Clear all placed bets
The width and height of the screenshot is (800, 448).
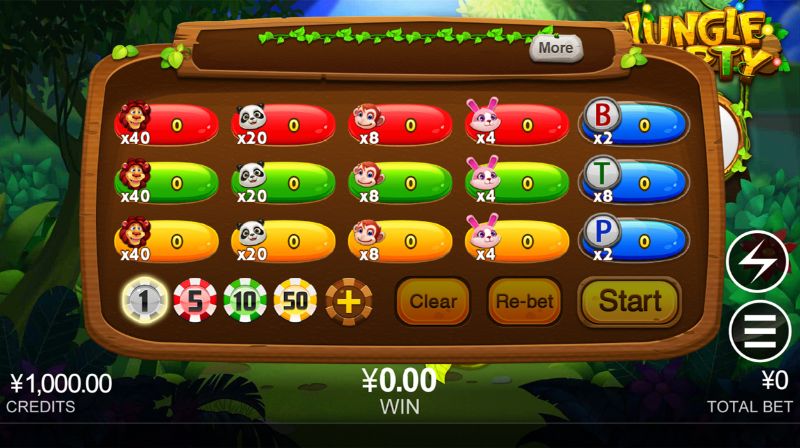point(433,301)
